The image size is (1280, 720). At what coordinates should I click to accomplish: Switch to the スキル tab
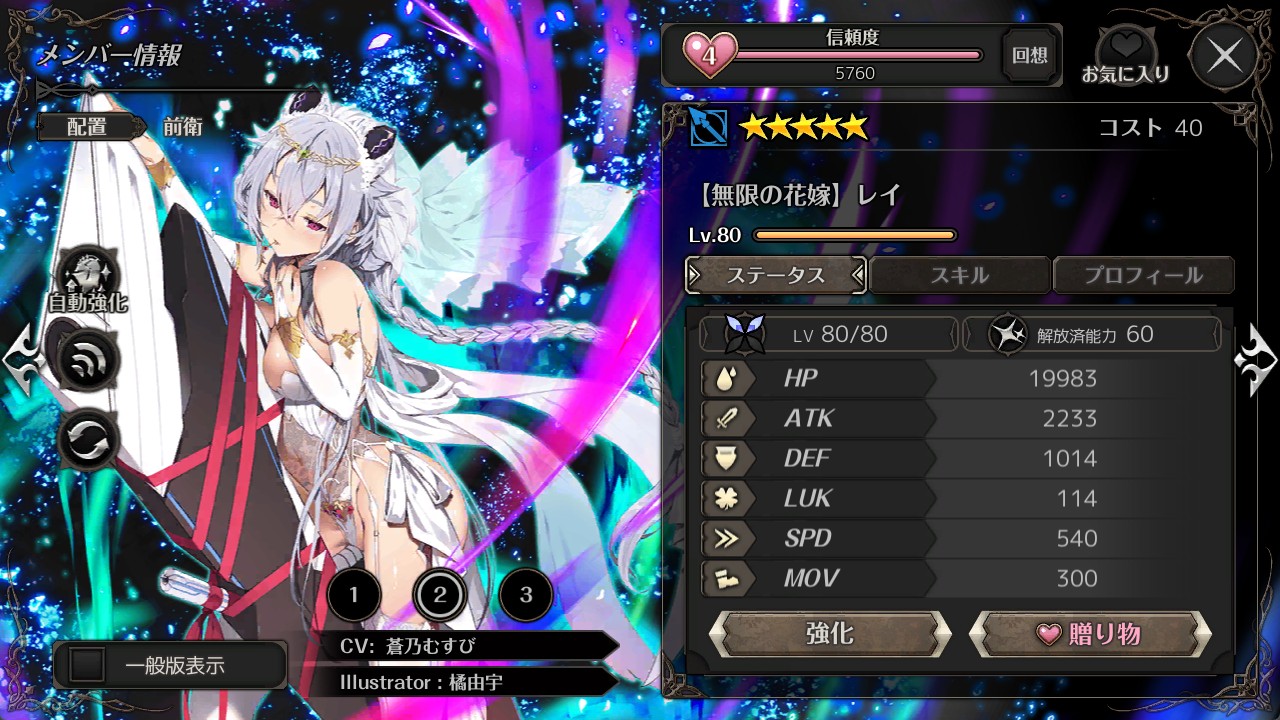(960, 275)
